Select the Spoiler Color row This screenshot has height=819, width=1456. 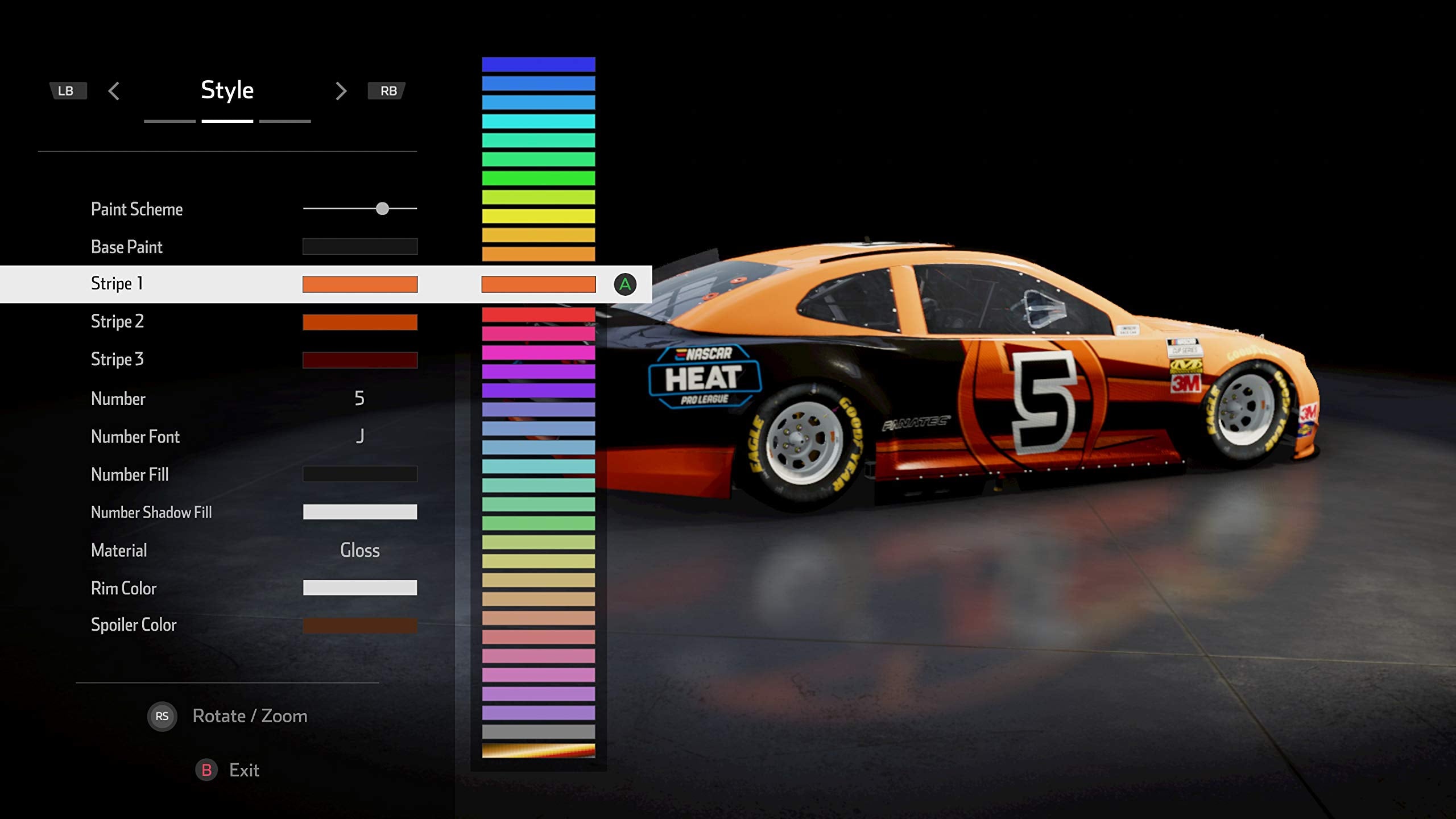(359, 626)
